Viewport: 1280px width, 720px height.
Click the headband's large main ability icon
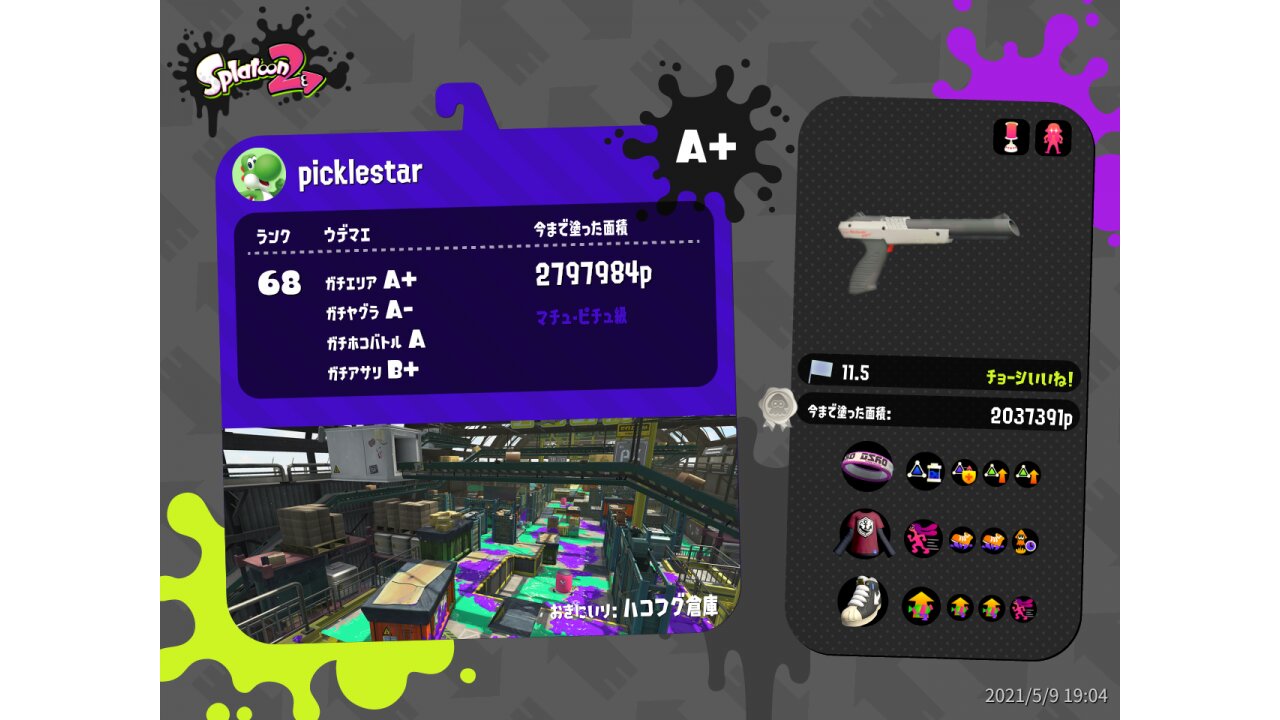tap(924, 471)
